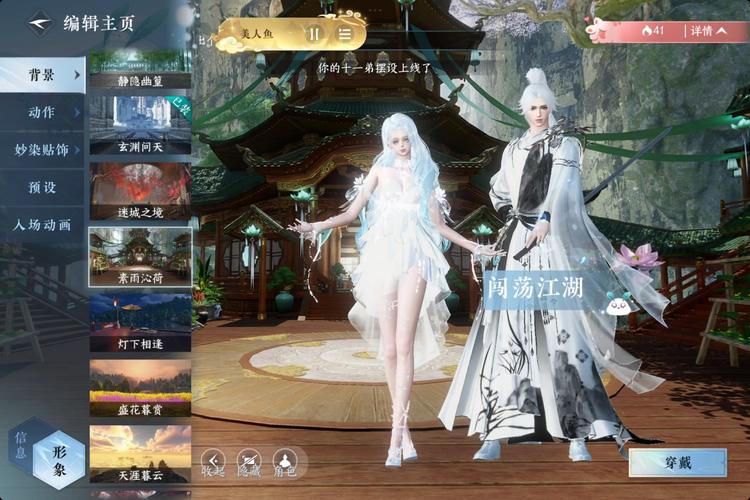The width and height of the screenshot is (750, 500).
Task: Go back from 编辑主页 with the arrow
Action: [38, 21]
